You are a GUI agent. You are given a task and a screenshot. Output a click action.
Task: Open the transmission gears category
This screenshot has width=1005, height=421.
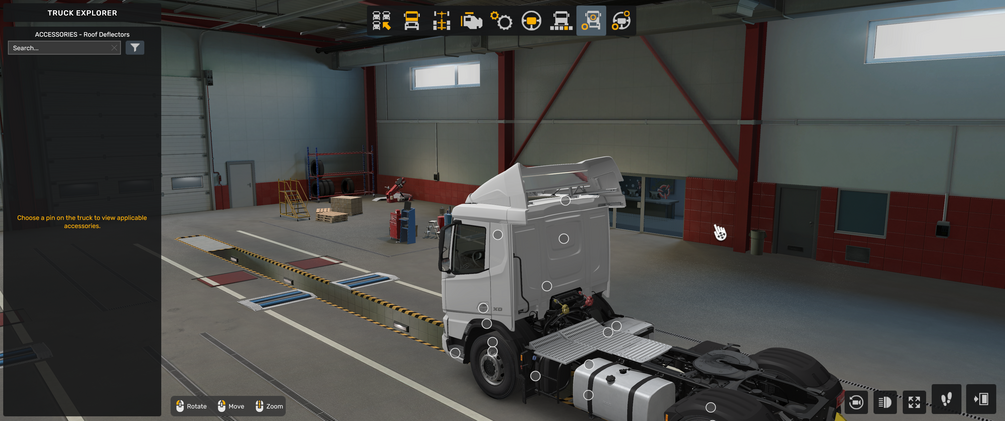tap(501, 21)
